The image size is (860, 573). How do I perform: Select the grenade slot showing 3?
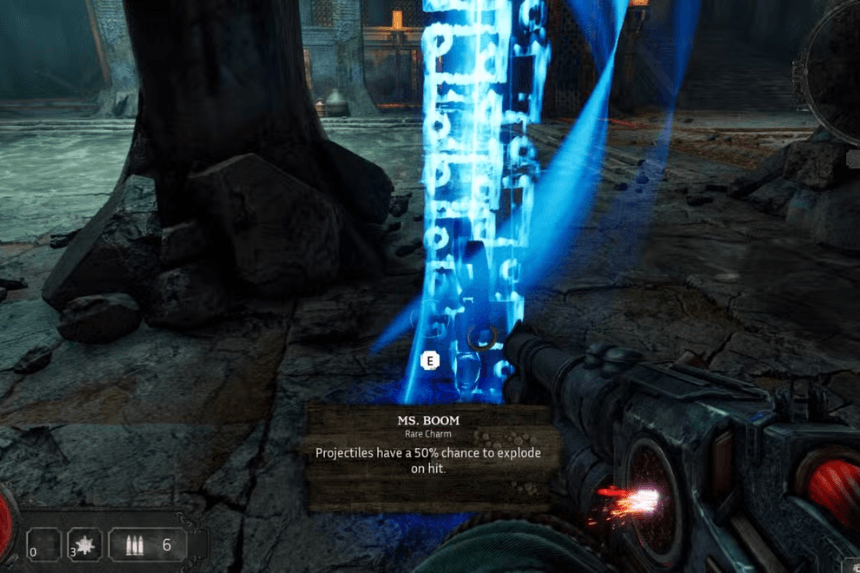coord(83,545)
